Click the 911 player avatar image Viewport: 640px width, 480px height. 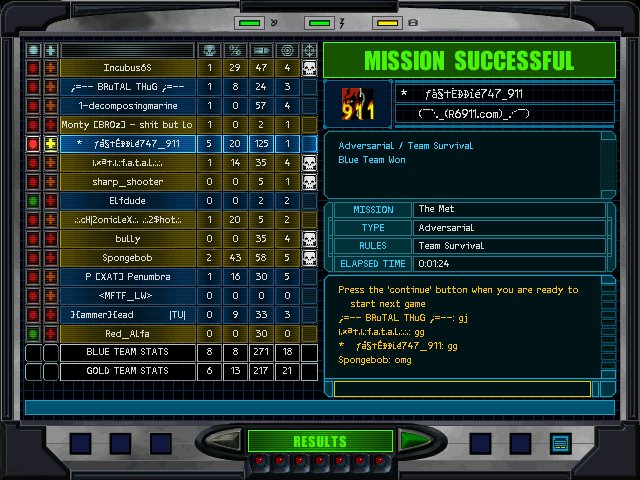(x=357, y=104)
